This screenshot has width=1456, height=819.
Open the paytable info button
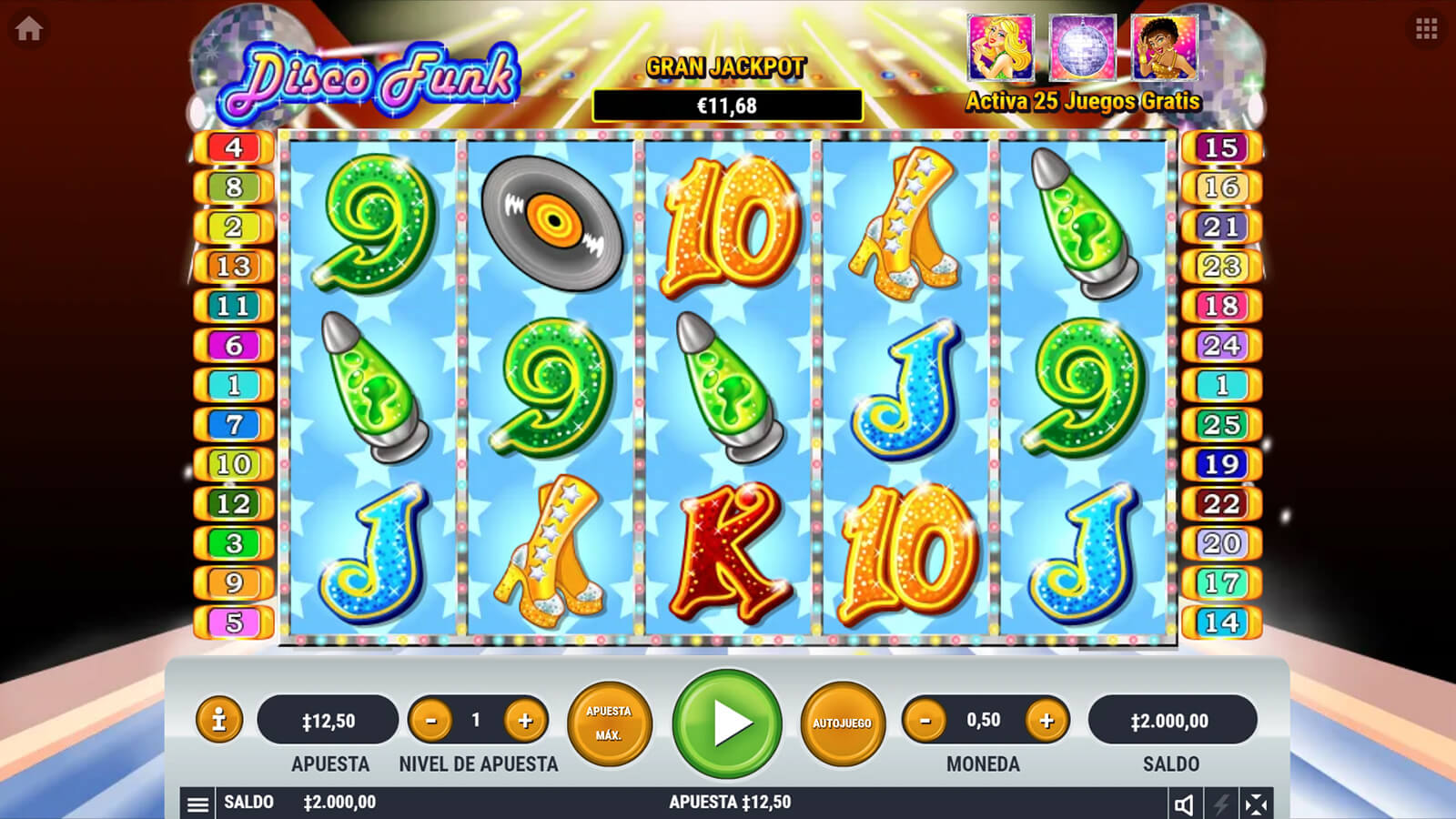(218, 721)
